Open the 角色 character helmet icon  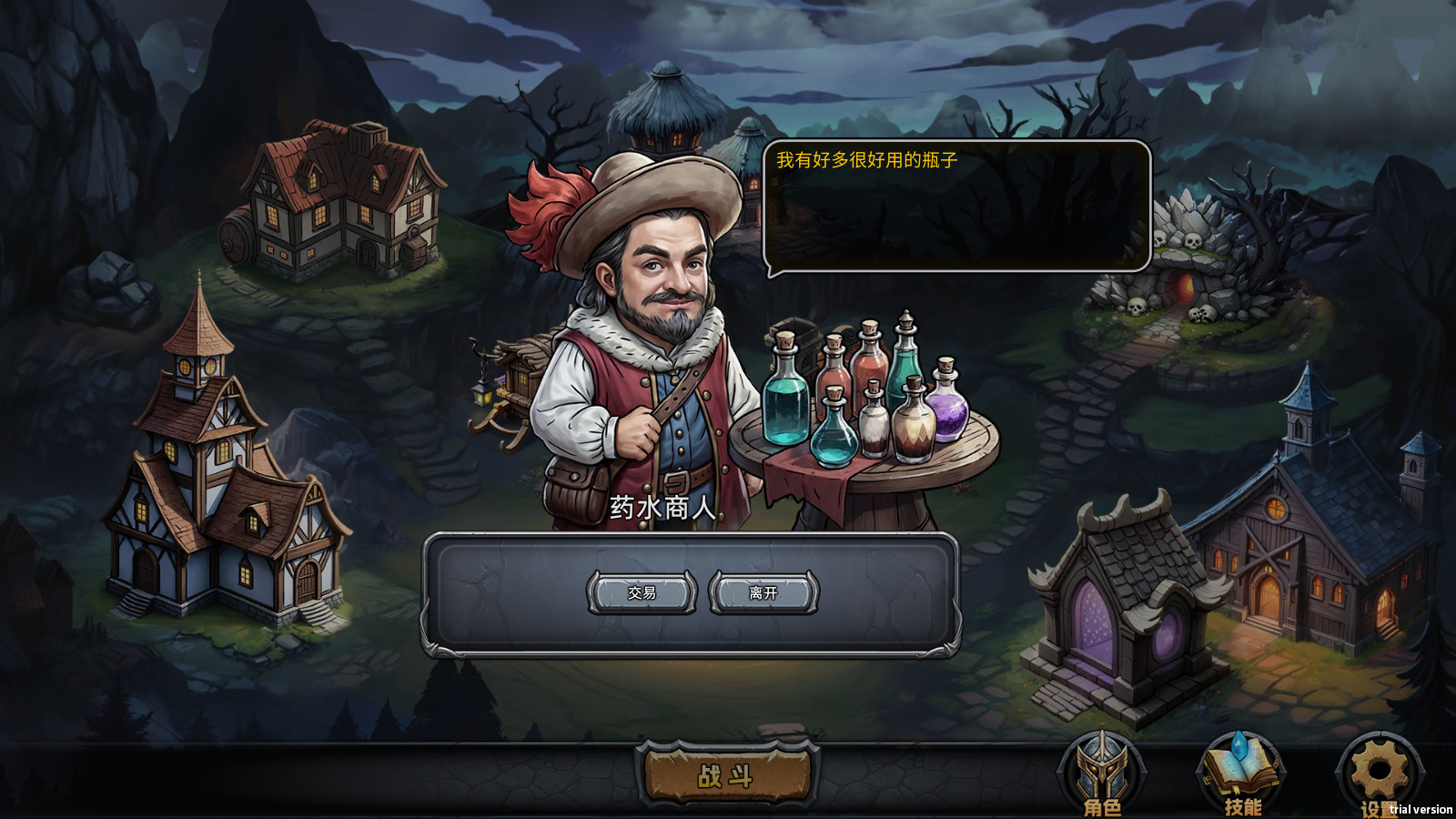tap(1101, 773)
